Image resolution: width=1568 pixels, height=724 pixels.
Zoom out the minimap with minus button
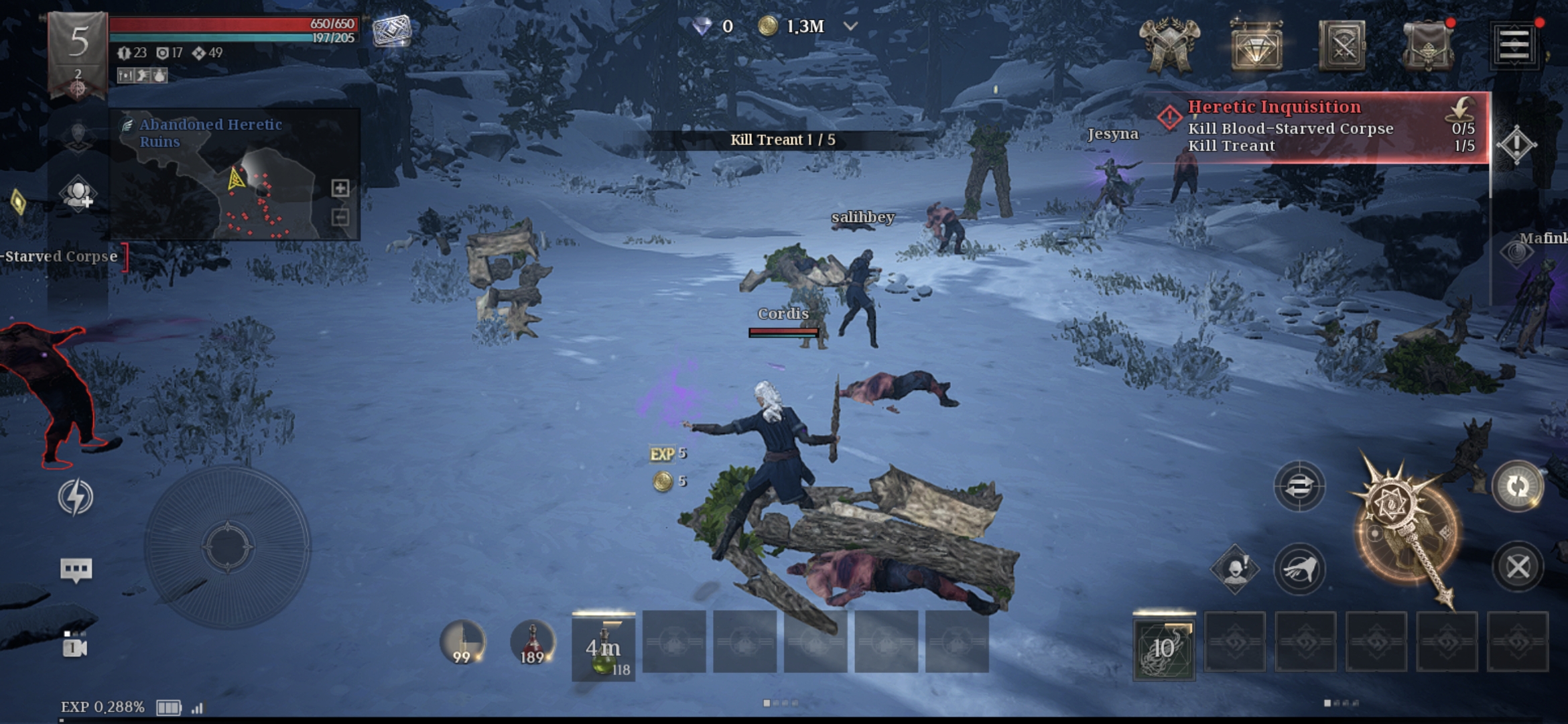pos(340,217)
